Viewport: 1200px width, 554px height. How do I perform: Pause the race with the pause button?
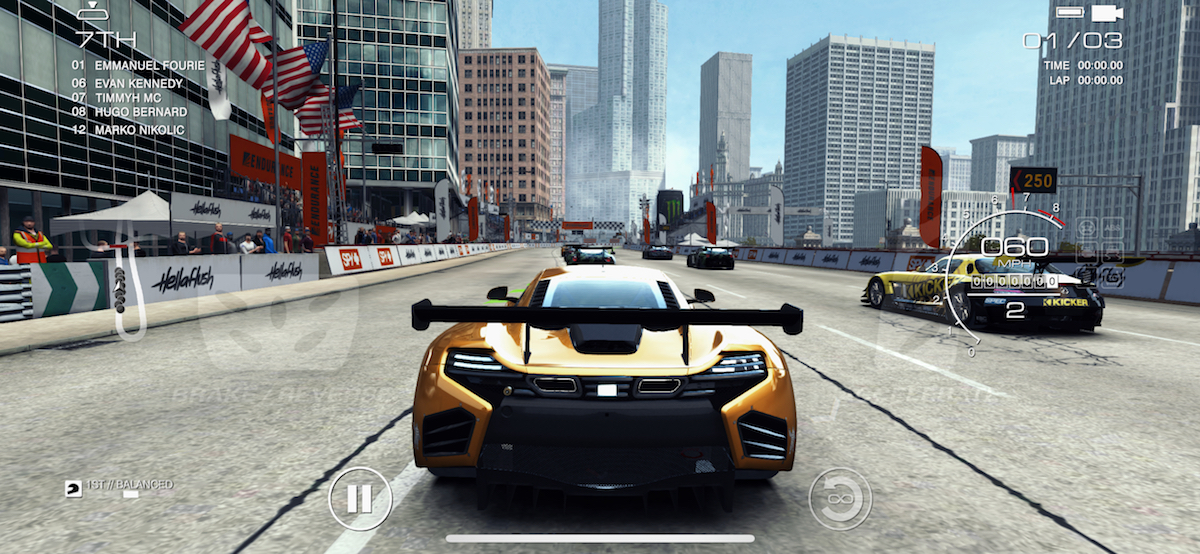point(360,498)
